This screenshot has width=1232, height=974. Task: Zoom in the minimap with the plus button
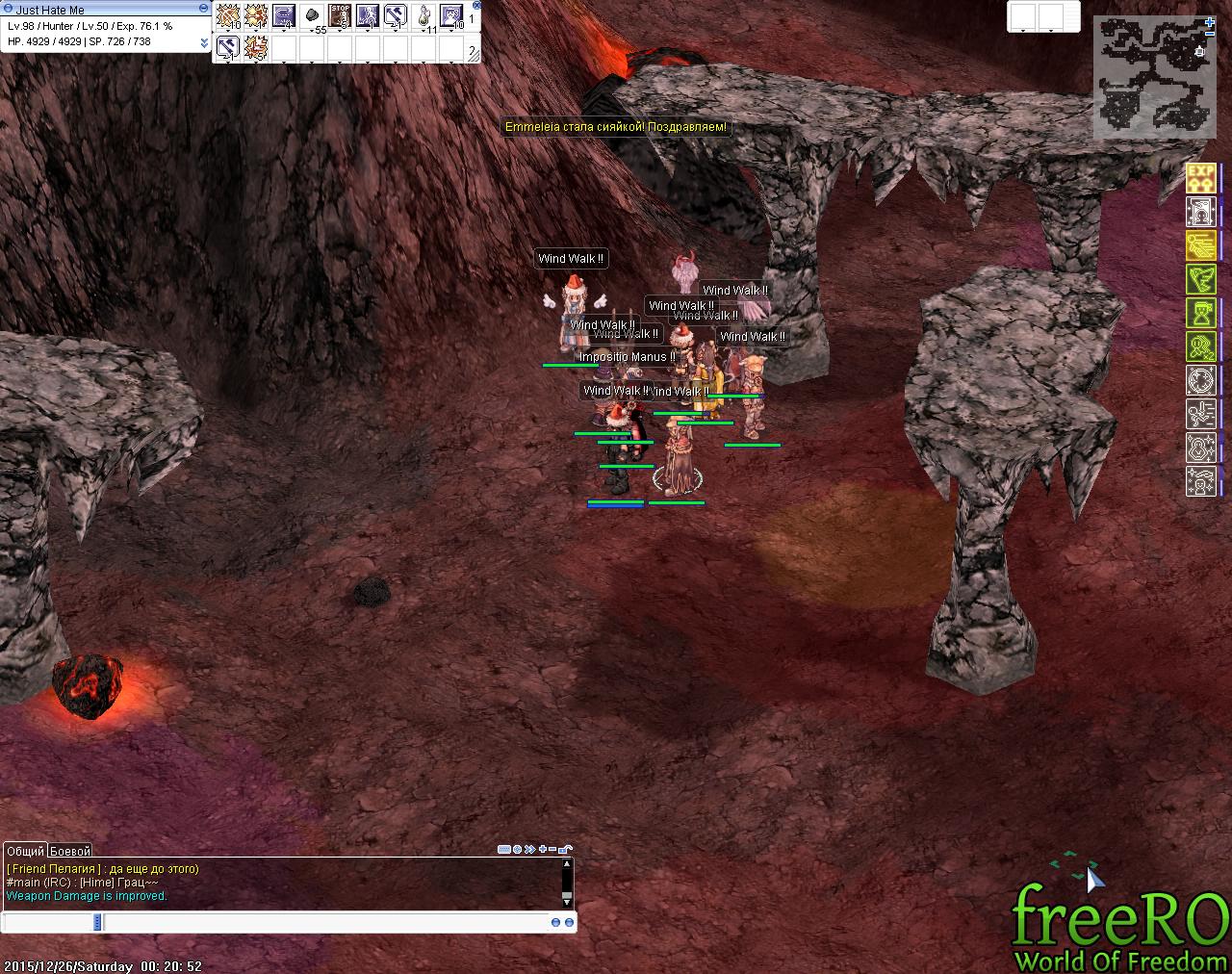coord(1210,22)
